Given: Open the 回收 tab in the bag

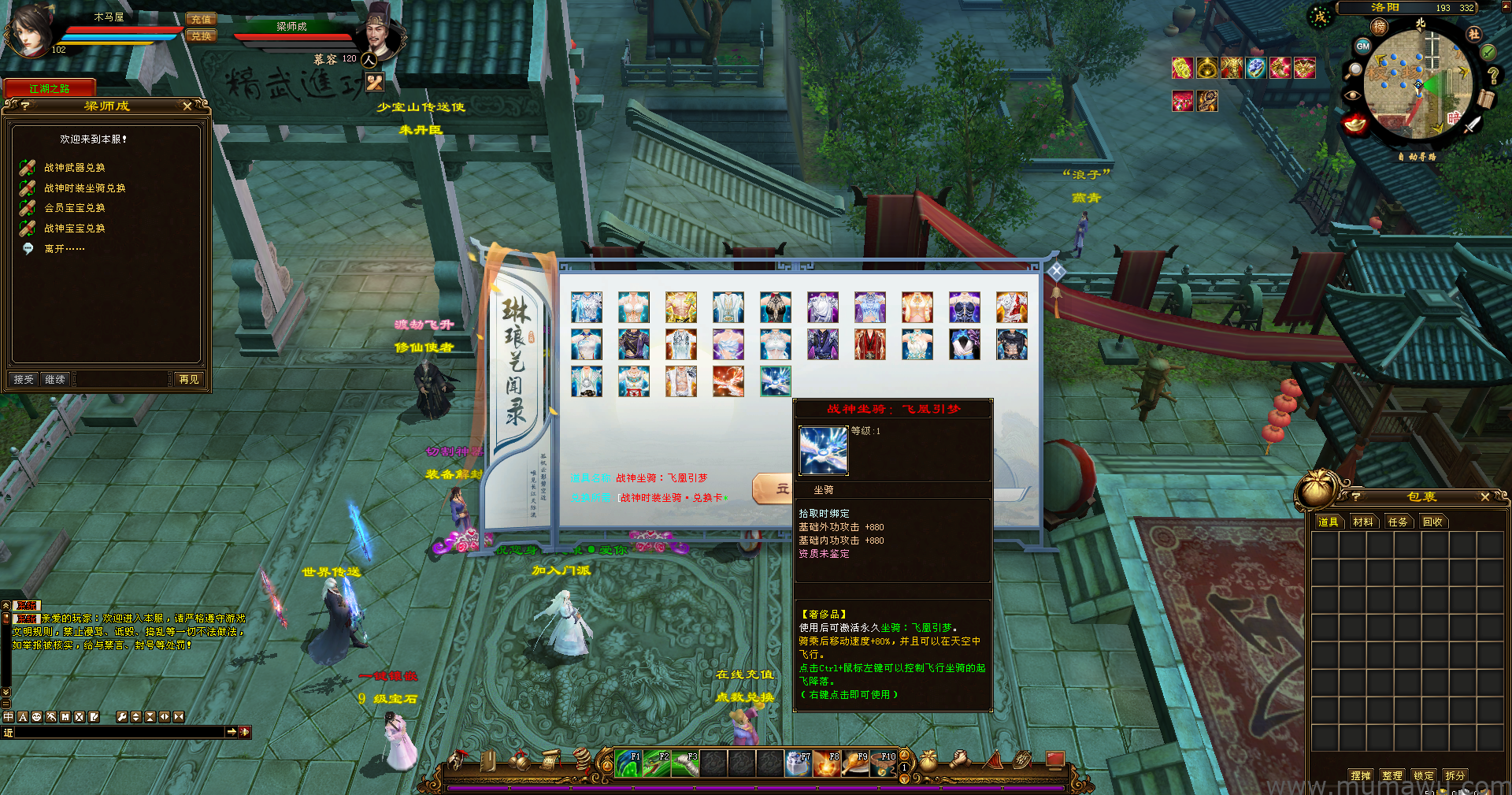Looking at the screenshot, I should [1432, 522].
